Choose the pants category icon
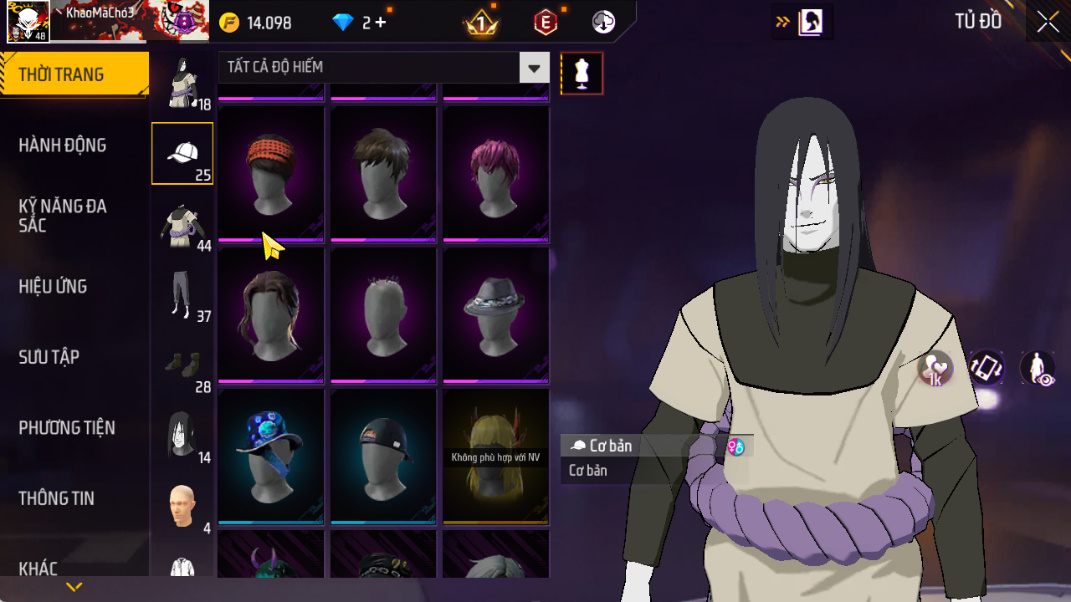 coord(180,295)
